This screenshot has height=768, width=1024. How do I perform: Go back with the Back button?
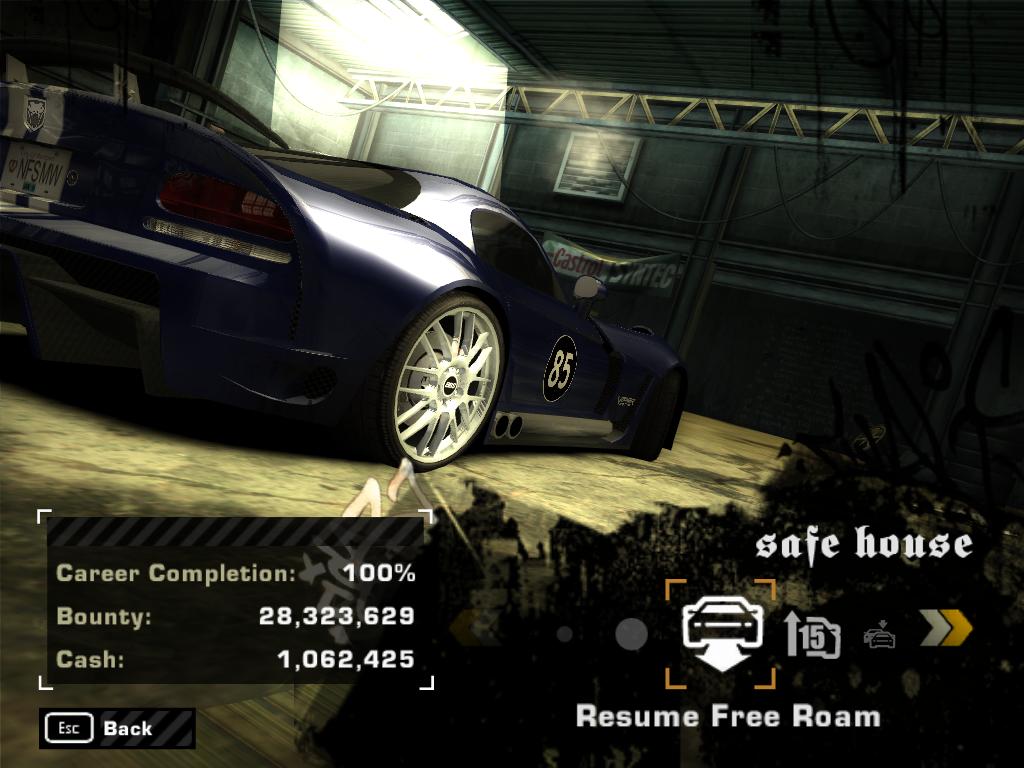tap(117, 728)
